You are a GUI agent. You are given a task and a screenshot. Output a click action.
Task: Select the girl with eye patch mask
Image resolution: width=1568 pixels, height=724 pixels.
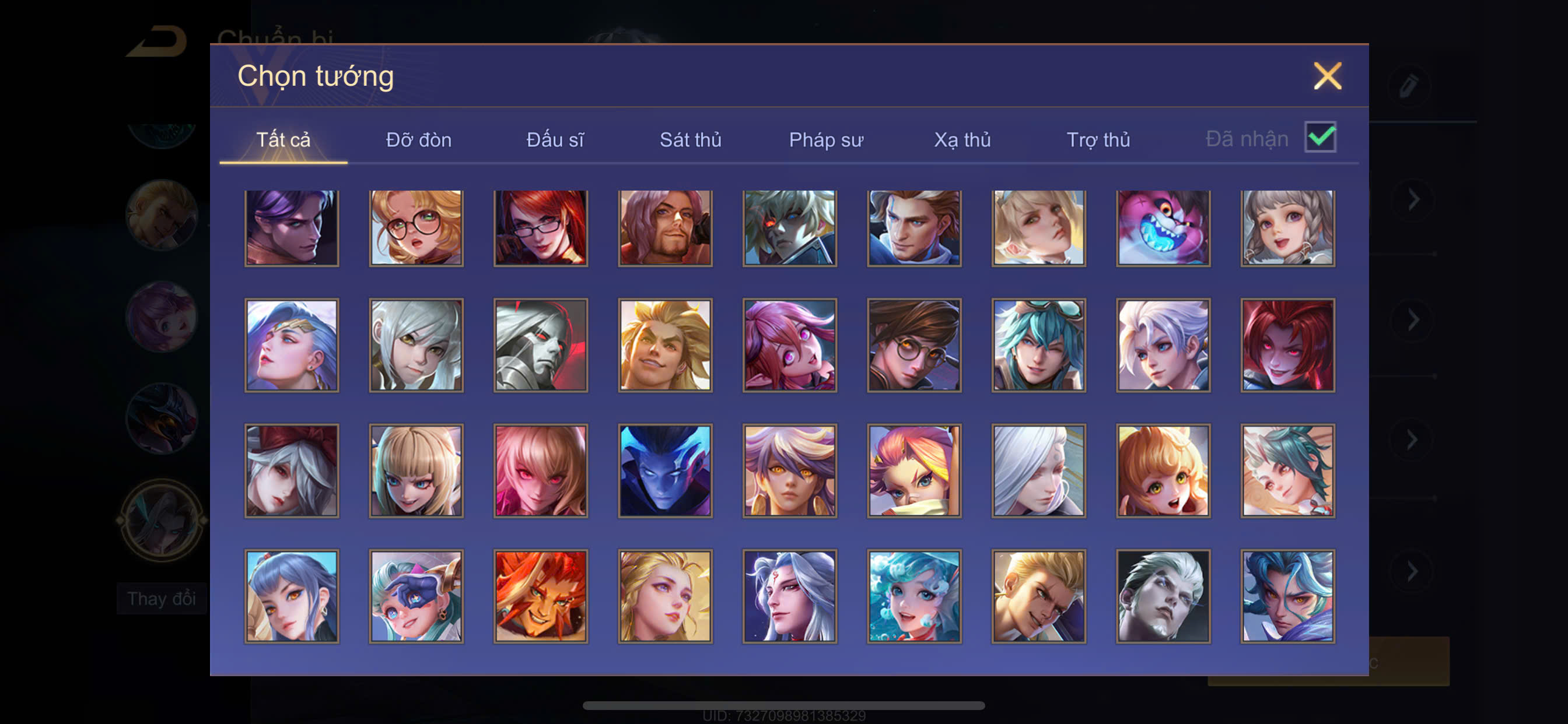[x=416, y=596]
